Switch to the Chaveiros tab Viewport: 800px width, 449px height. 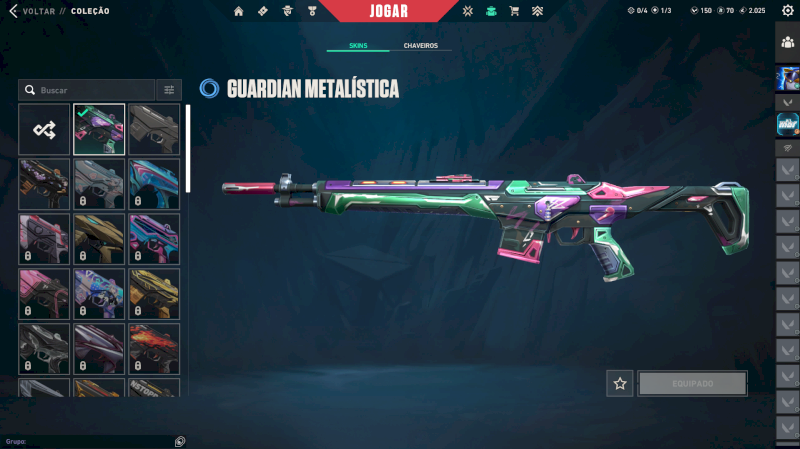coord(420,46)
